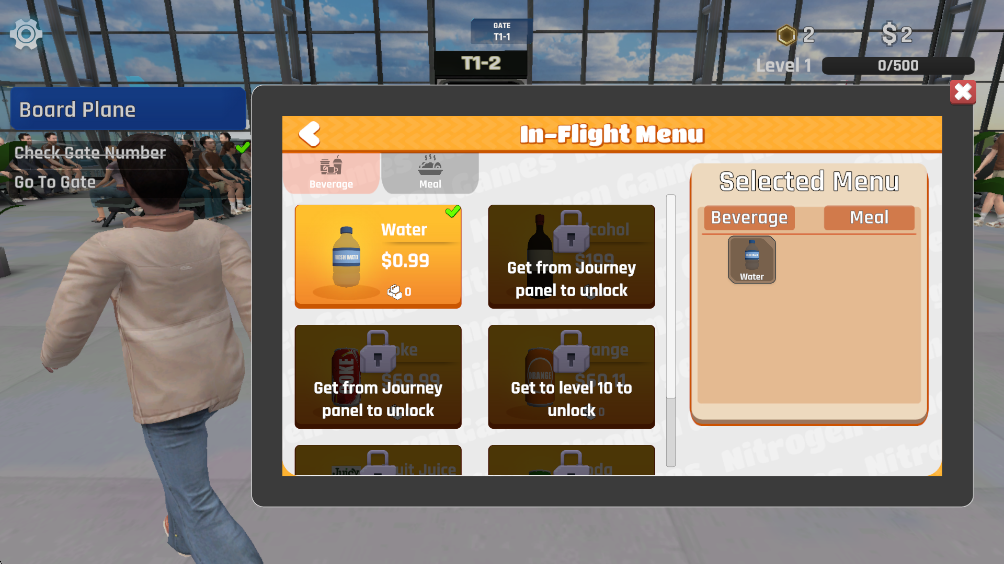Select the Water item for $0.99
This screenshot has width=1004, height=564.
(378, 257)
